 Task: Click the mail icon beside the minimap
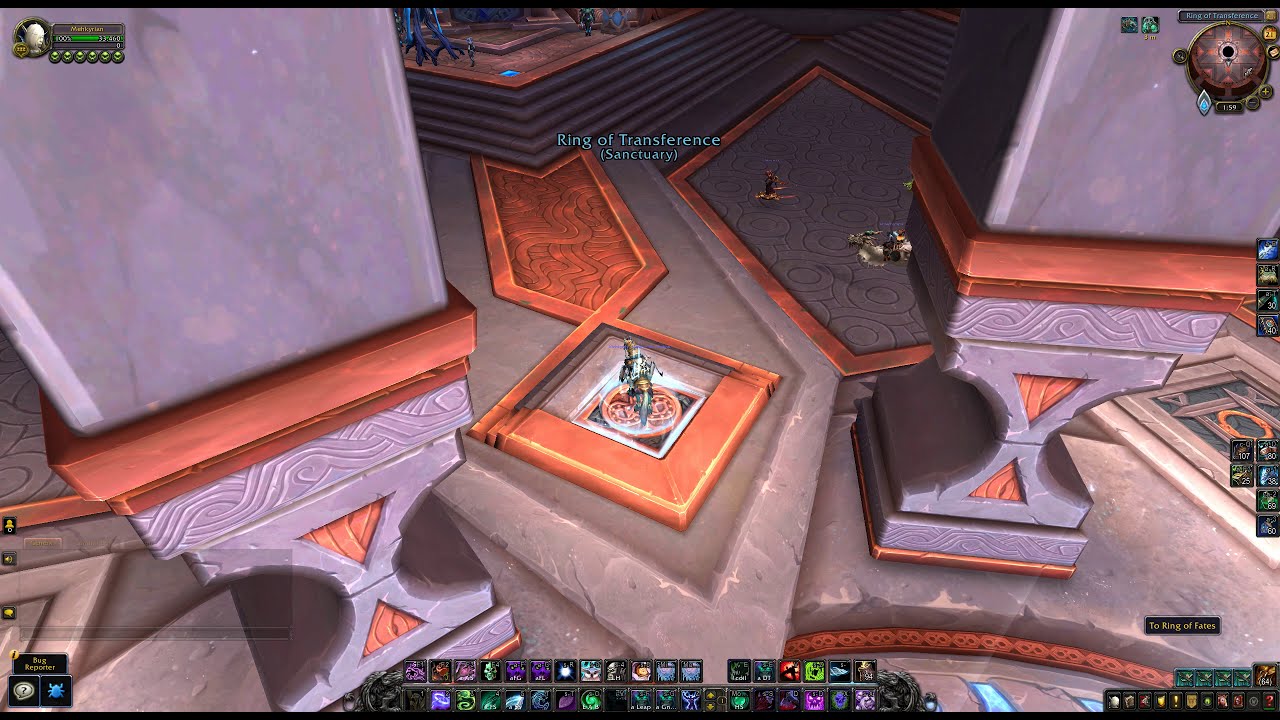tap(1272, 52)
